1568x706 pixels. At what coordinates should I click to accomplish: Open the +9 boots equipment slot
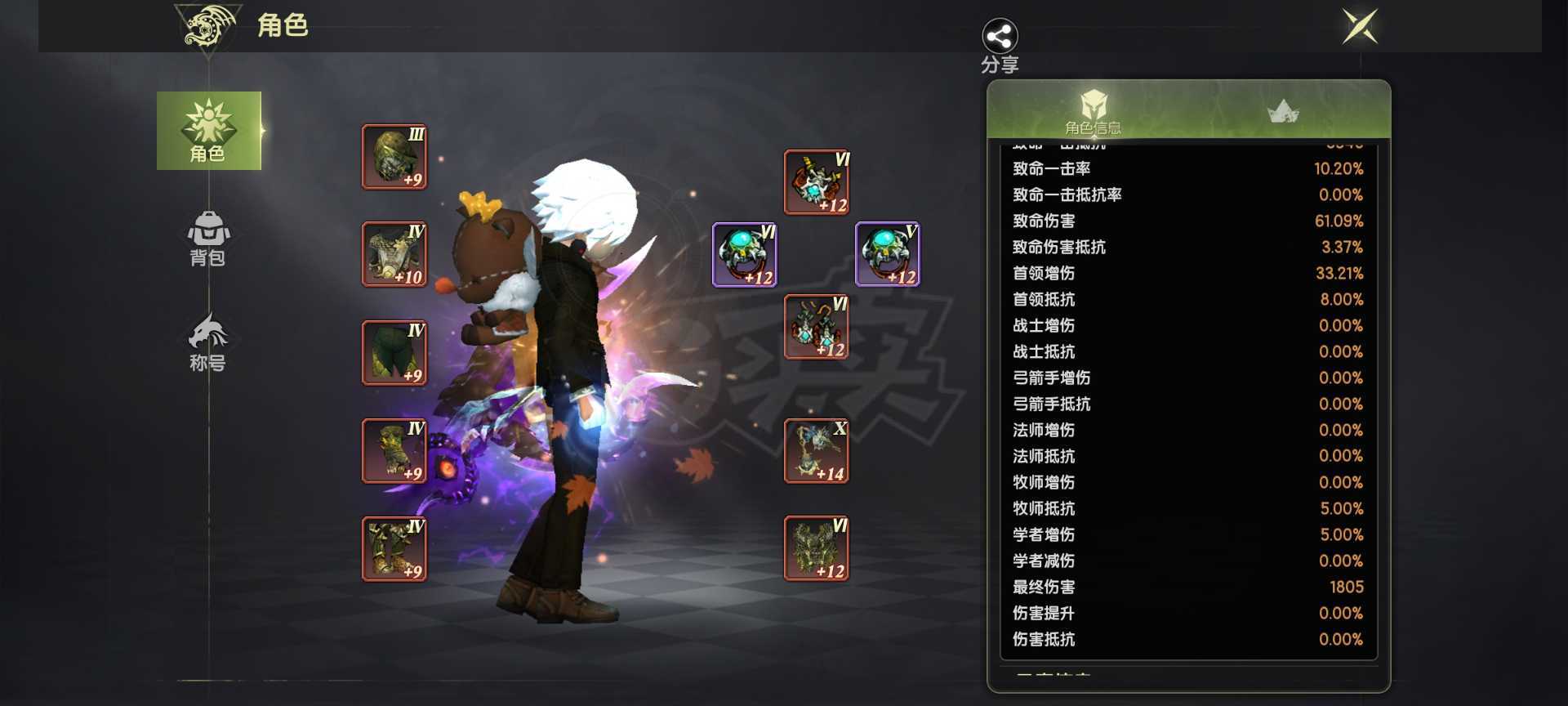point(394,549)
